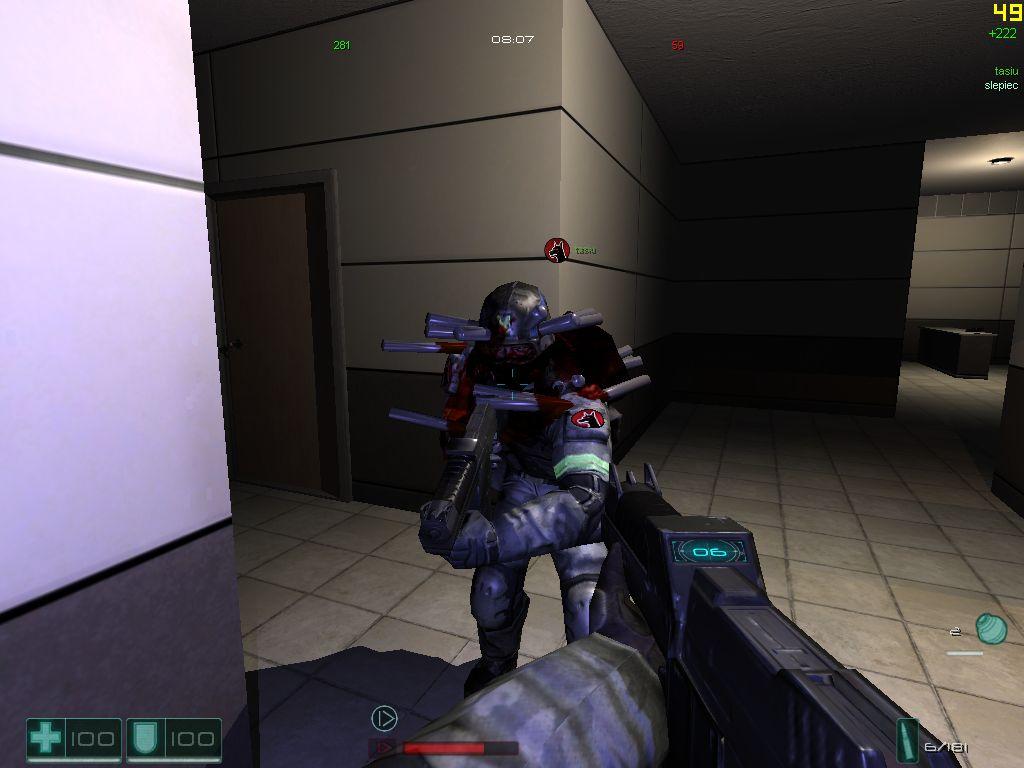Select the grenade icon
The height and width of the screenshot is (768, 1024).
pyautogui.click(x=990, y=628)
